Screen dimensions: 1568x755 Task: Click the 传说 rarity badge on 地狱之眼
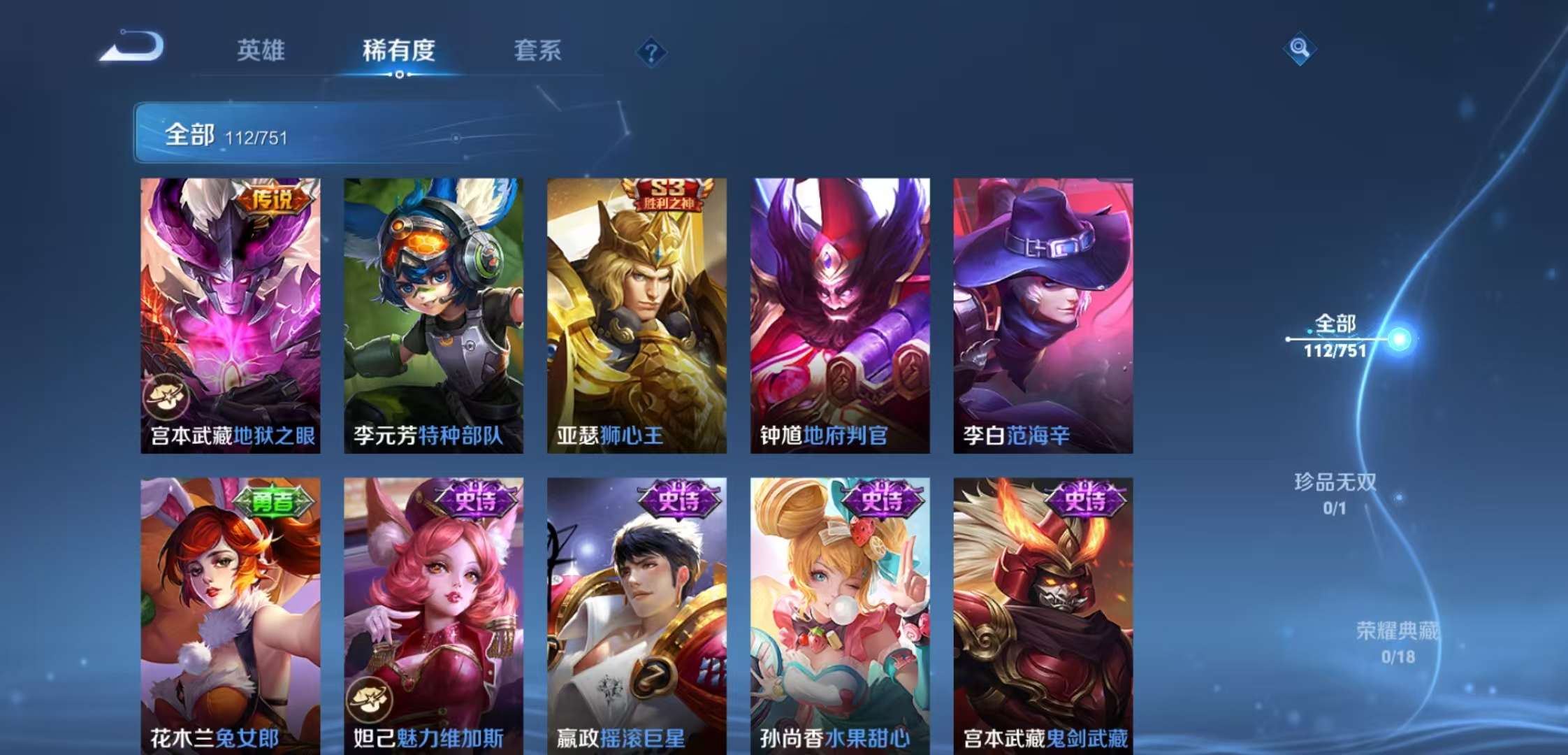point(273,198)
